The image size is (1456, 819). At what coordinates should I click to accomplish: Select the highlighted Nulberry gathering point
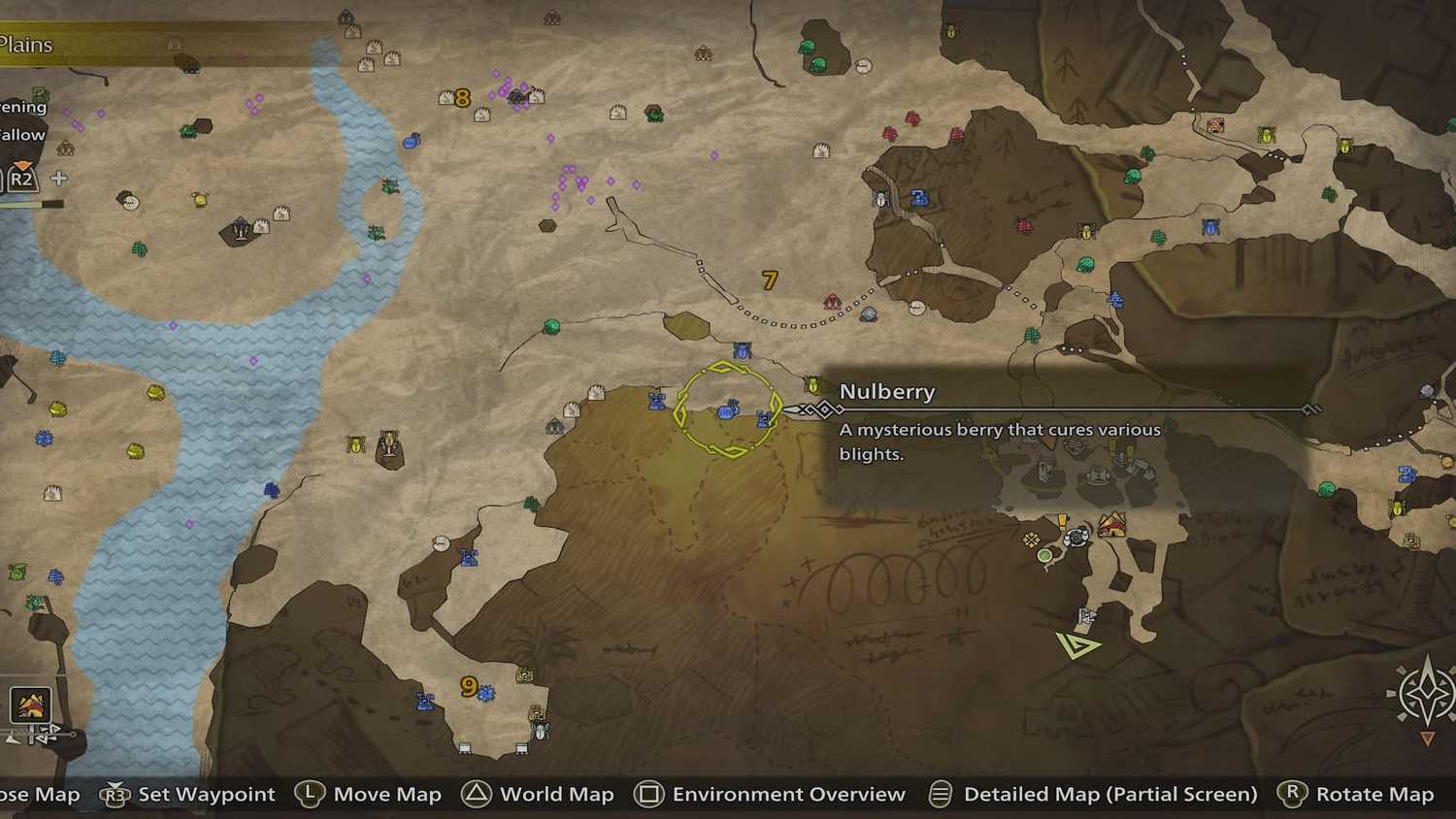click(730, 412)
